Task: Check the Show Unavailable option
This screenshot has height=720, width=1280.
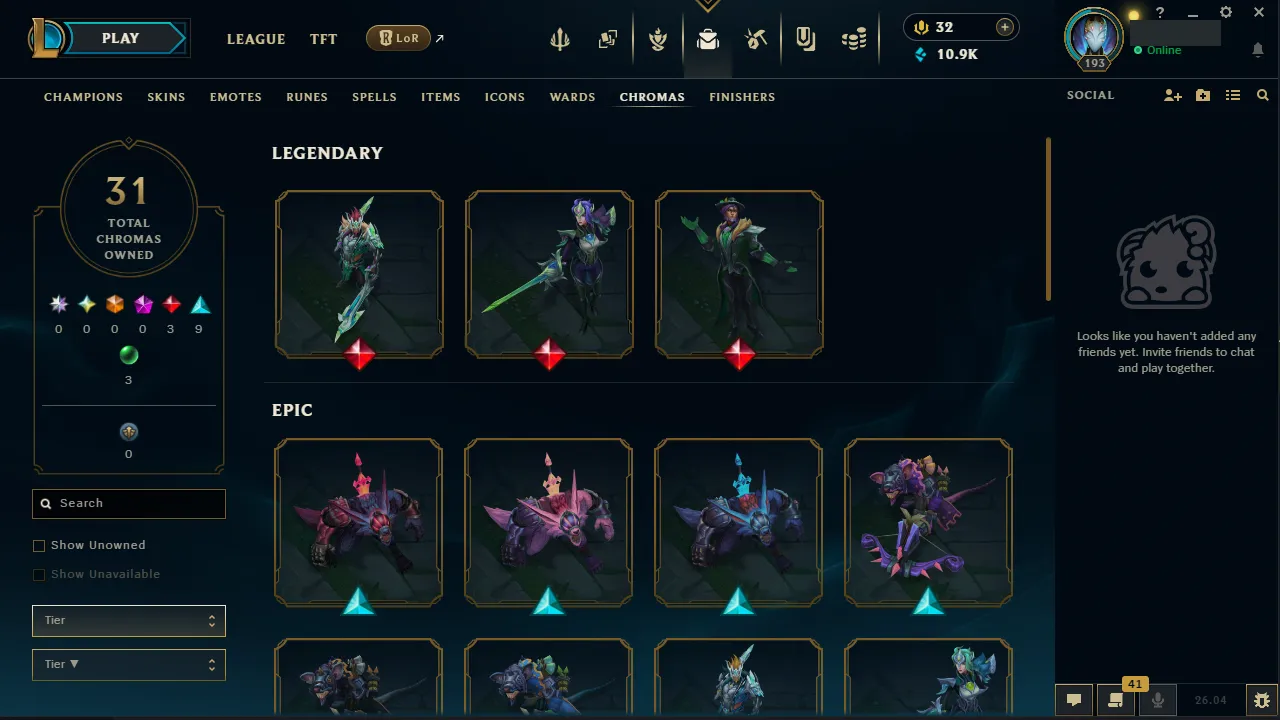Action: click(x=39, y=574)
